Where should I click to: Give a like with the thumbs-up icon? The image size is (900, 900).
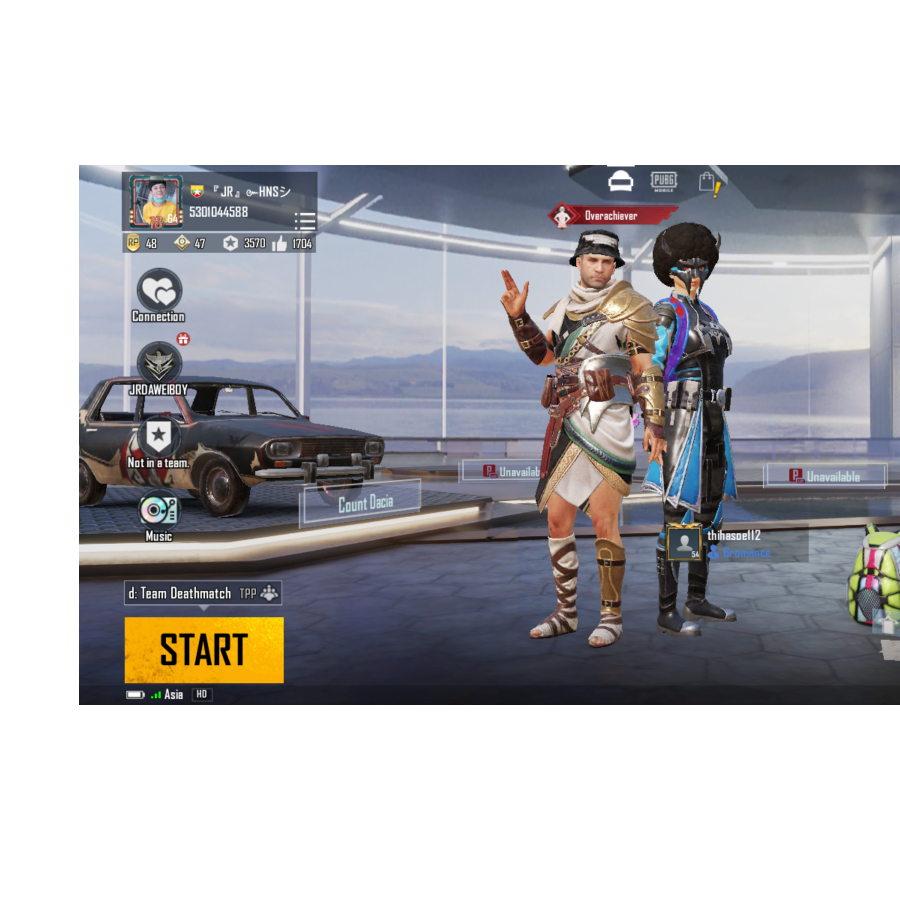click(279, 243)
